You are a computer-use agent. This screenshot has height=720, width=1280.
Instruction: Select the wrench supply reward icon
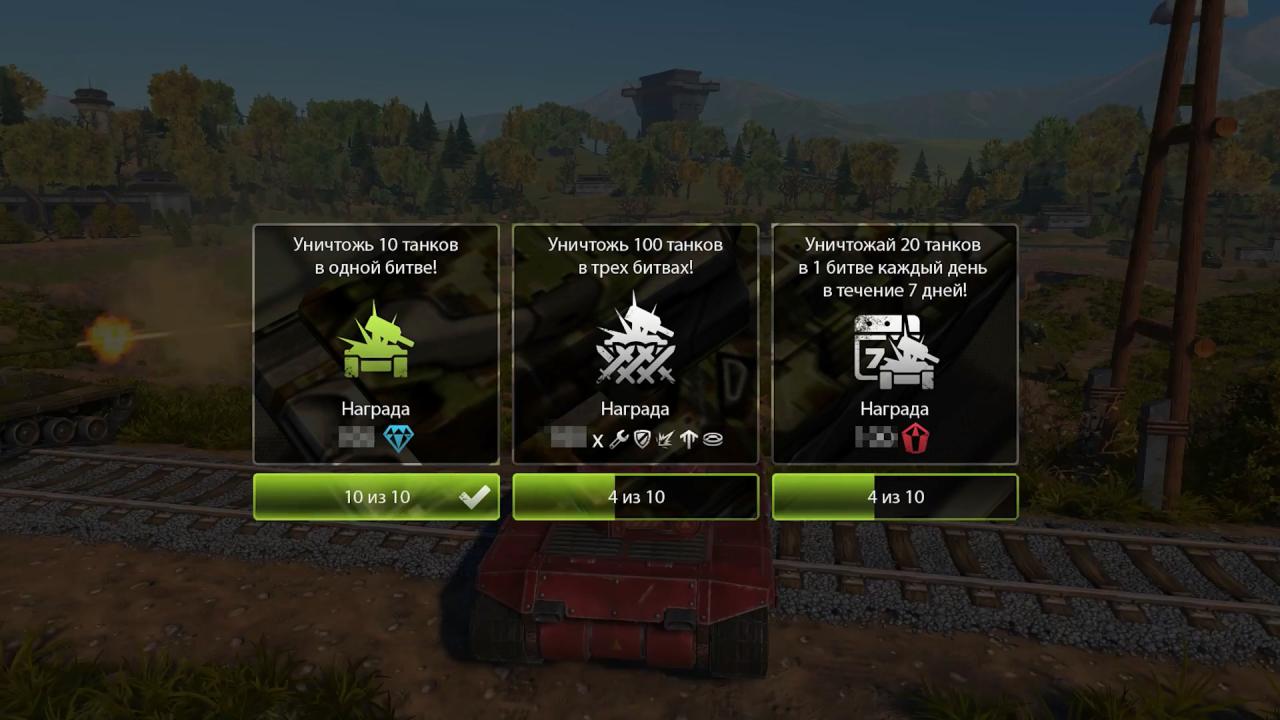click(x=618, y=439)
